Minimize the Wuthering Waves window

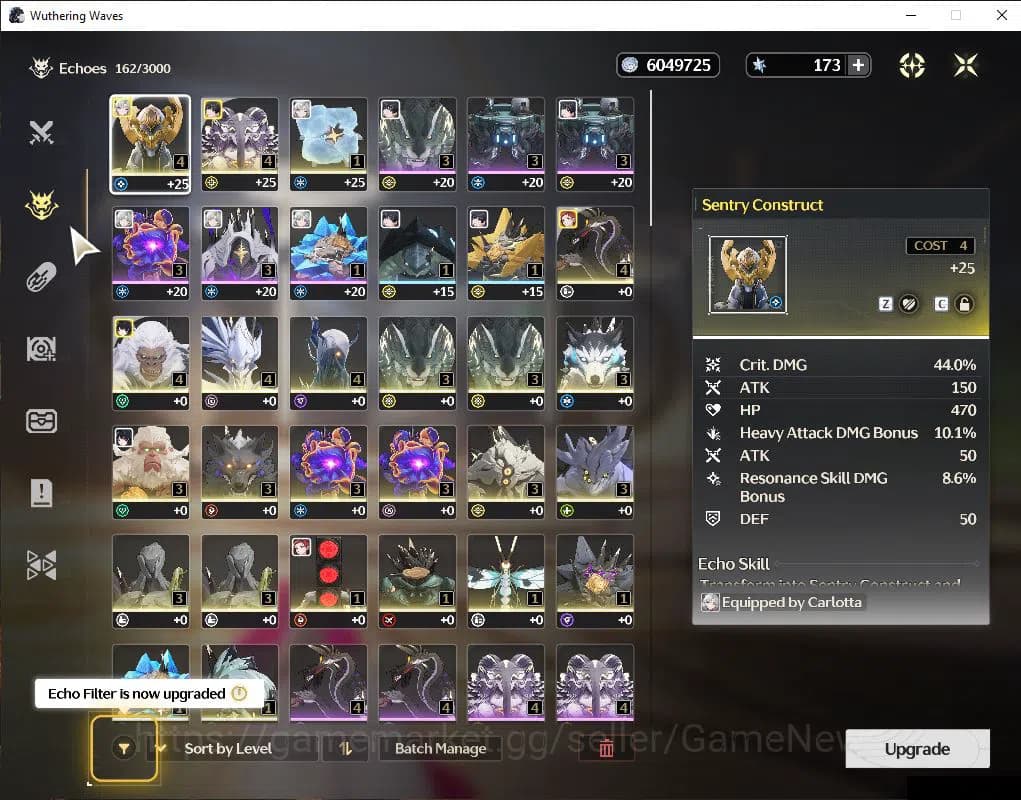(910, 15)
